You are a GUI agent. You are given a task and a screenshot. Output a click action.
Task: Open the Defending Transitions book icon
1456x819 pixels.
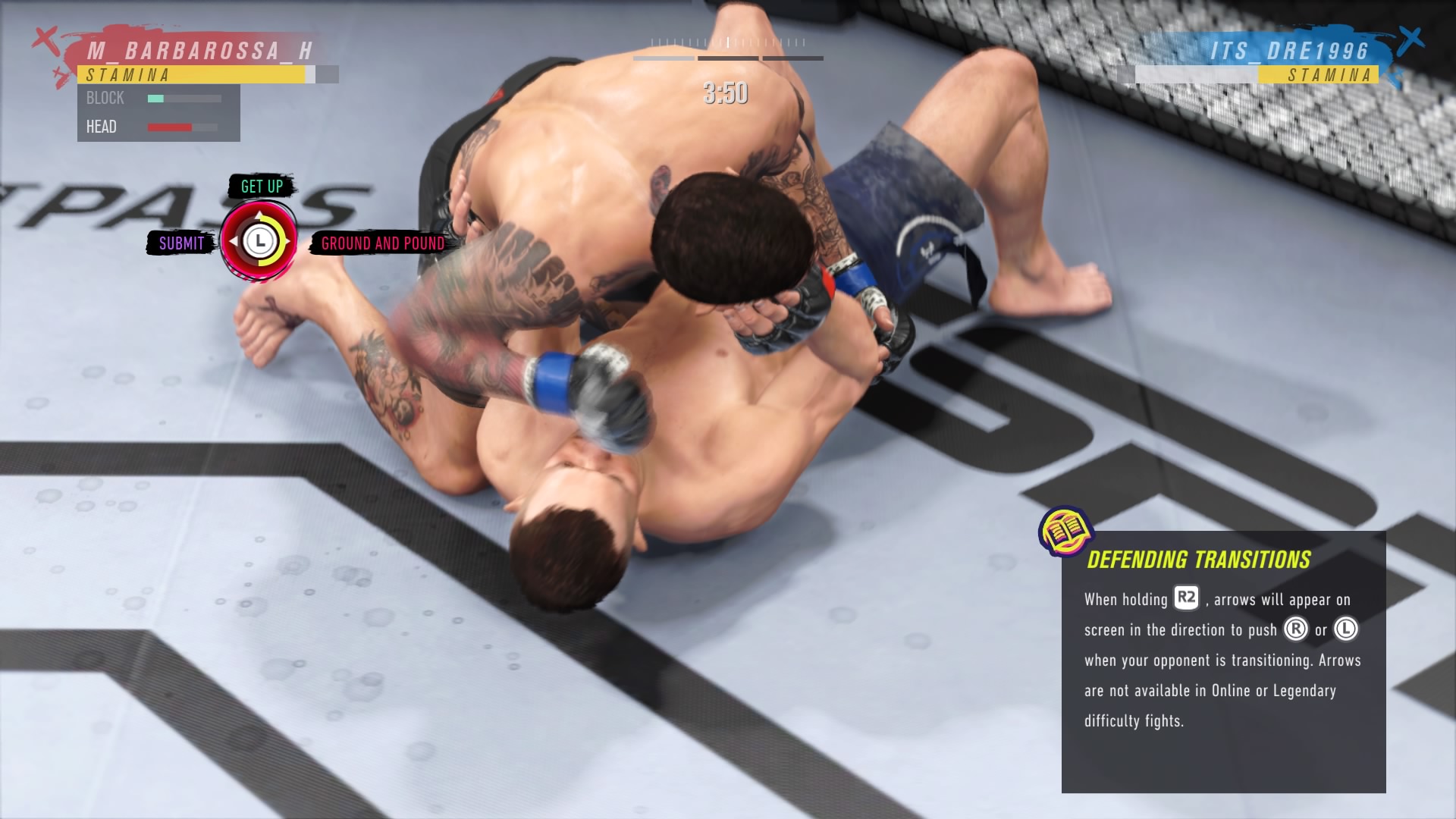click(x=1065, y=530)
